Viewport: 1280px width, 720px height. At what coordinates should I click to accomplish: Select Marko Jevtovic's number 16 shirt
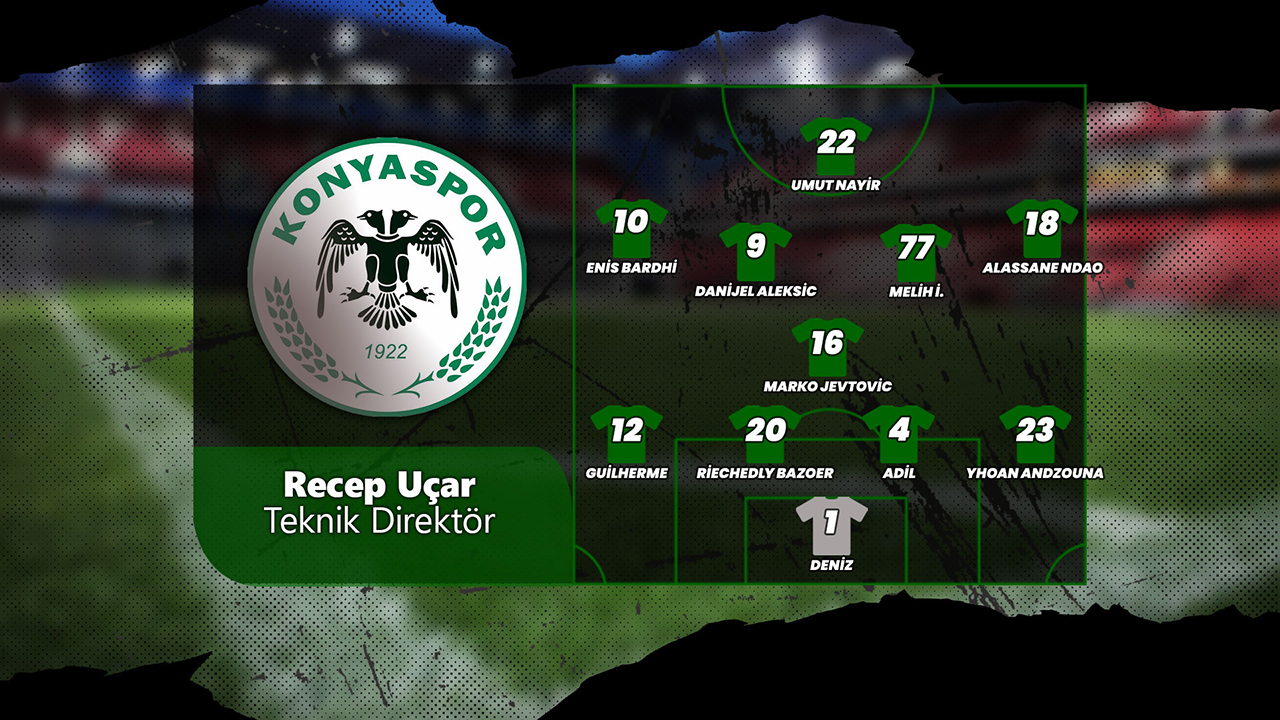[x=827, y=345]
